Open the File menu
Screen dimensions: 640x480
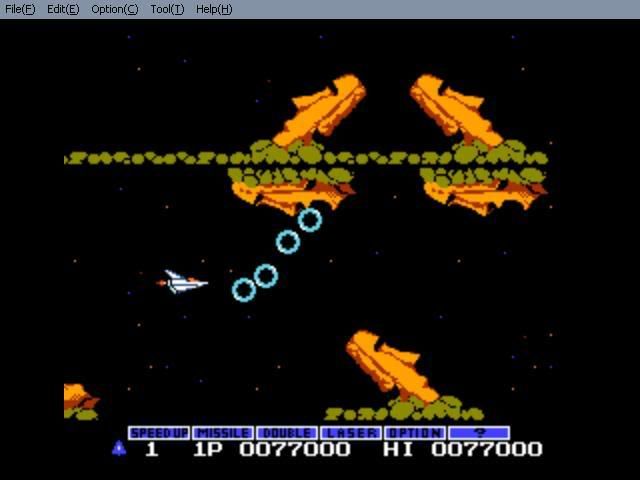point(20,9)
